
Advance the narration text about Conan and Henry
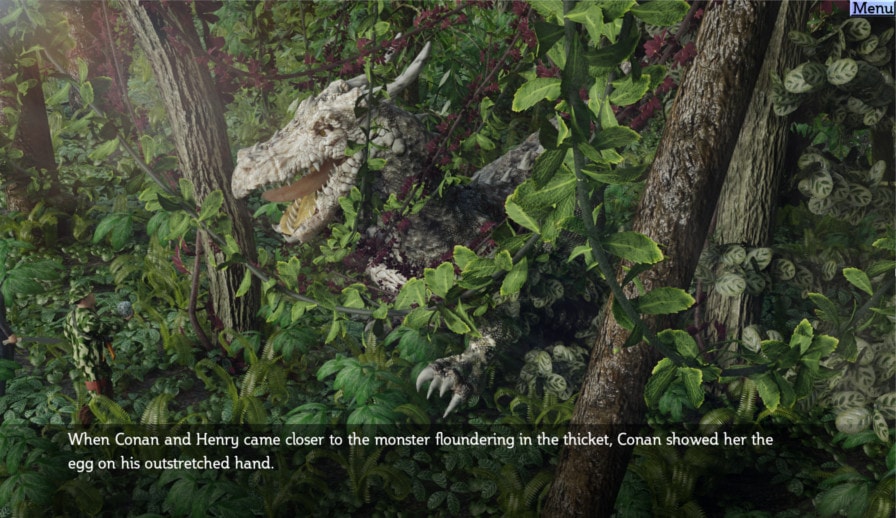(x=420, y=451)
